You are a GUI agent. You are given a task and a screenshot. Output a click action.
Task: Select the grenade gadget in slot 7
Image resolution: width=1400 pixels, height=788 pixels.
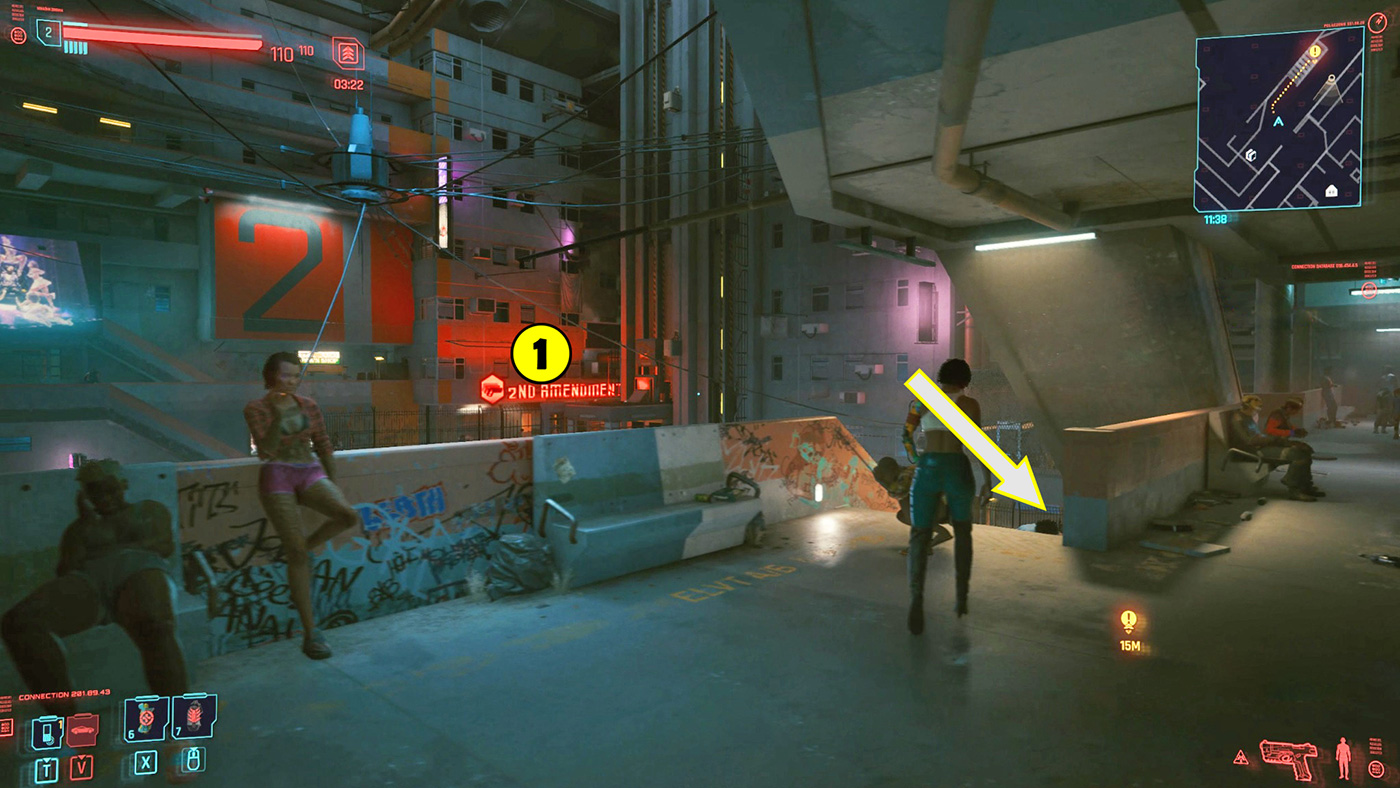tap(193, 716)
